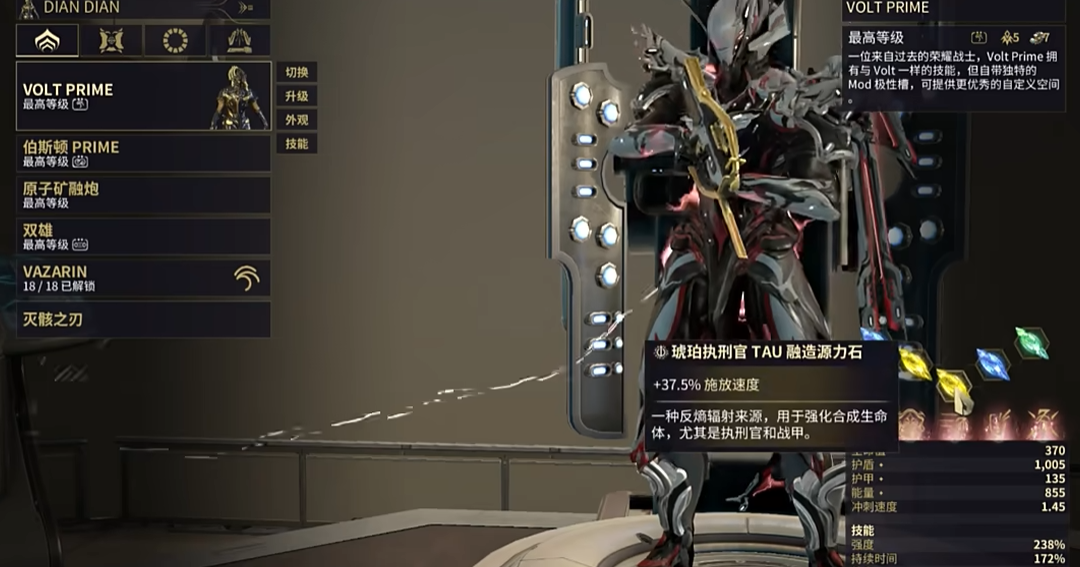The height and width of the screenshot is (567, 1080).
Task: Select the green archon shard
Action: [x=1031, y=342]
